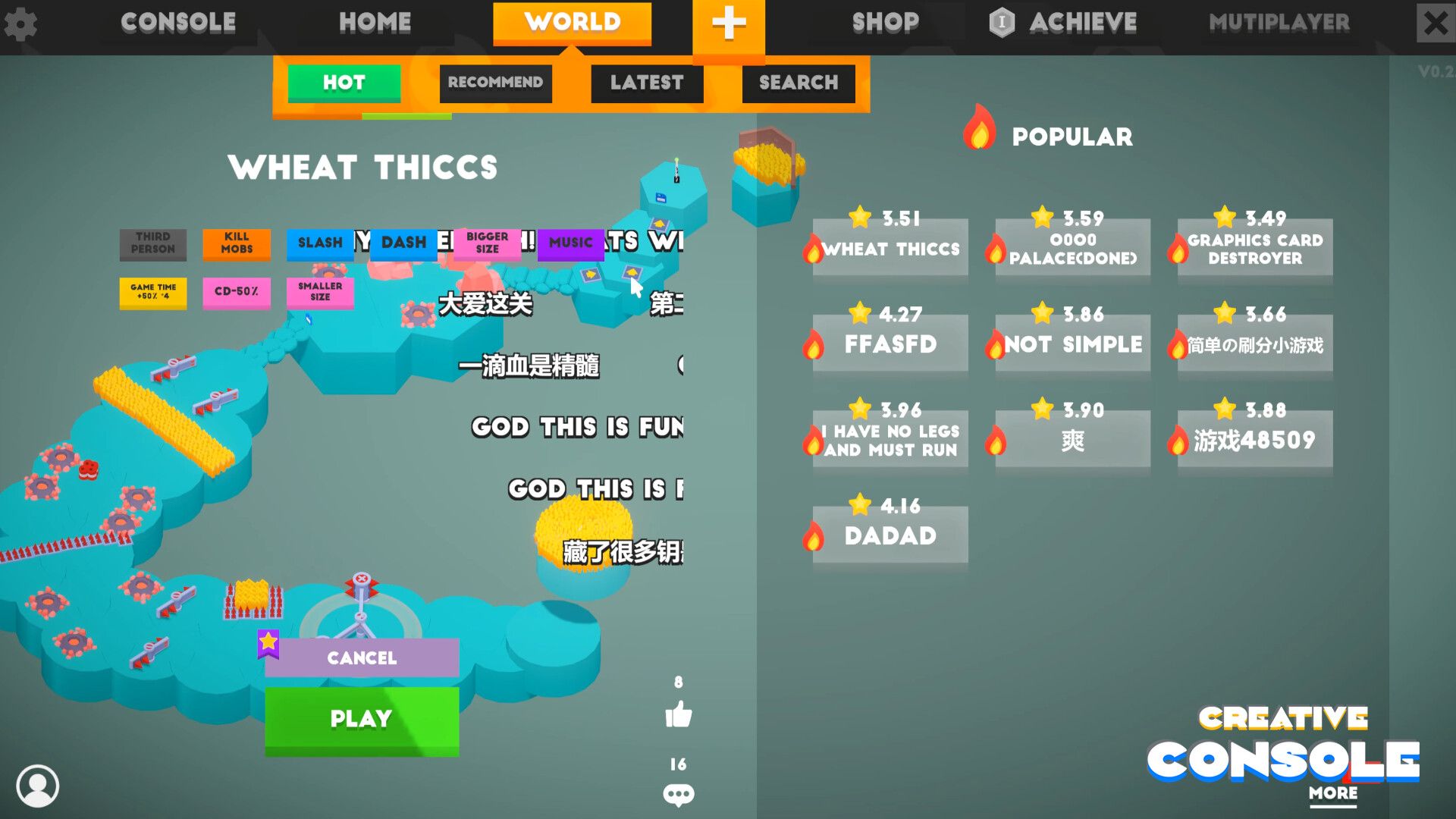The width and height of the screenshot is (1456, 819).
Task: Click the hexagon badge icon beside ACHIEVE
Action: click(x=1003, y=22)
